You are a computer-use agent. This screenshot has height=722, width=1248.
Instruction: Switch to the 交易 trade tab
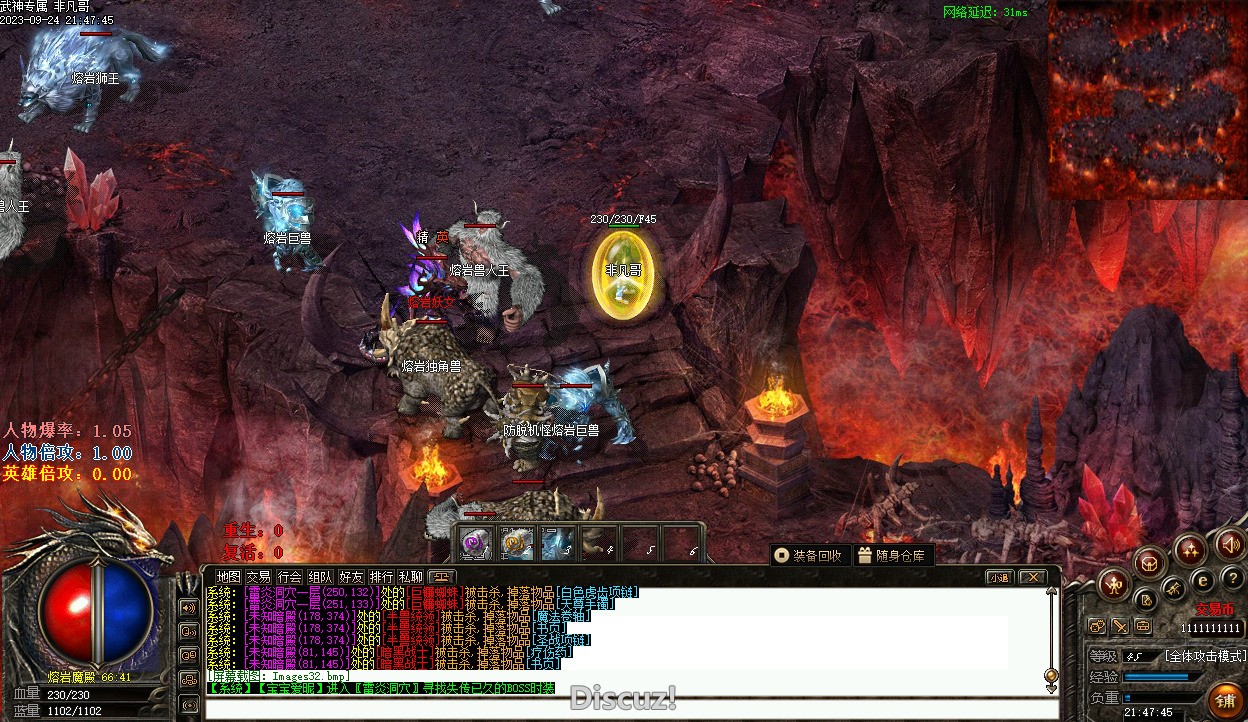(x=259, y=577)
